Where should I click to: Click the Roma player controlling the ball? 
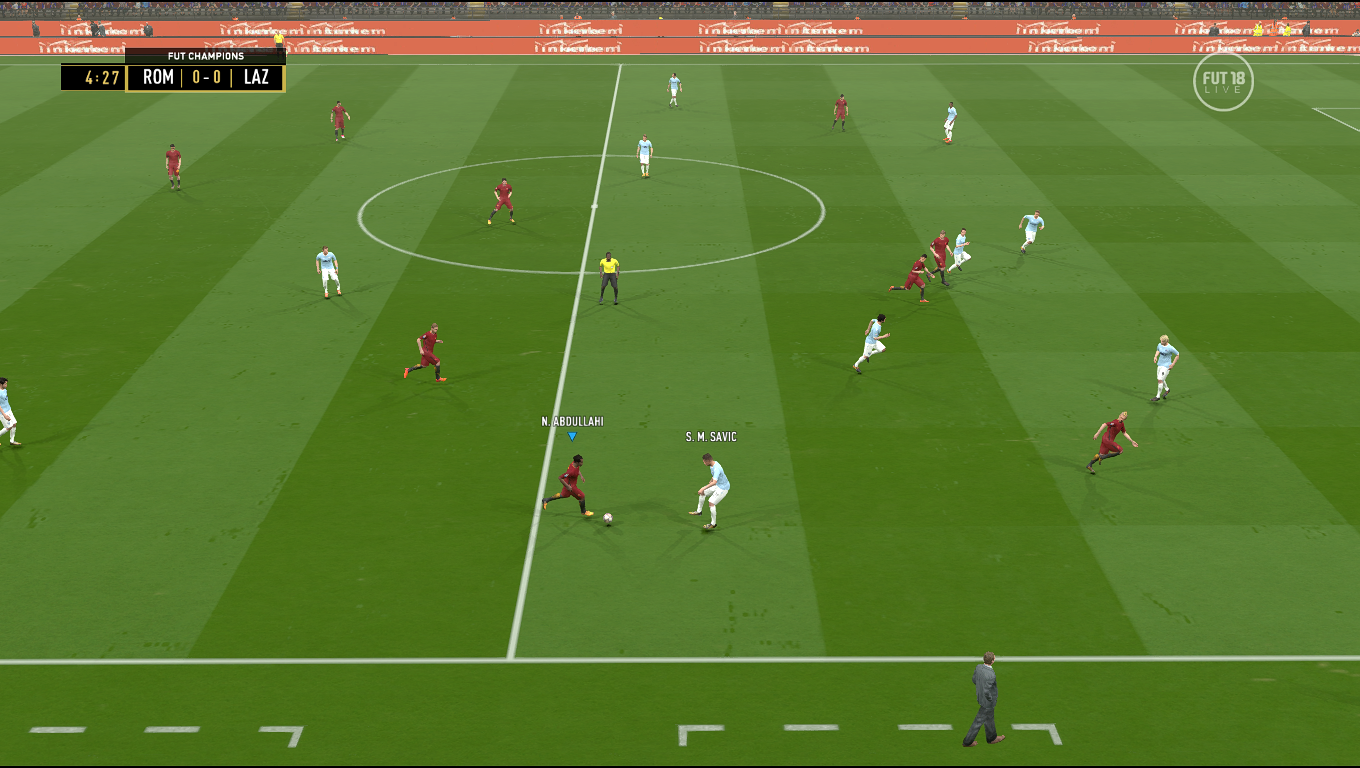575,480
